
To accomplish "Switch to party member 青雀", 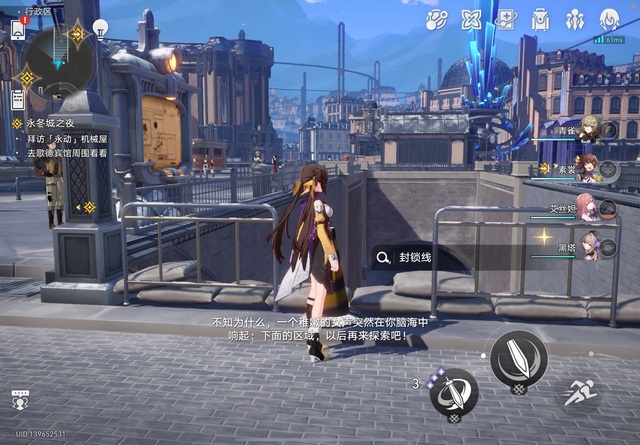I will click(590, 128).
